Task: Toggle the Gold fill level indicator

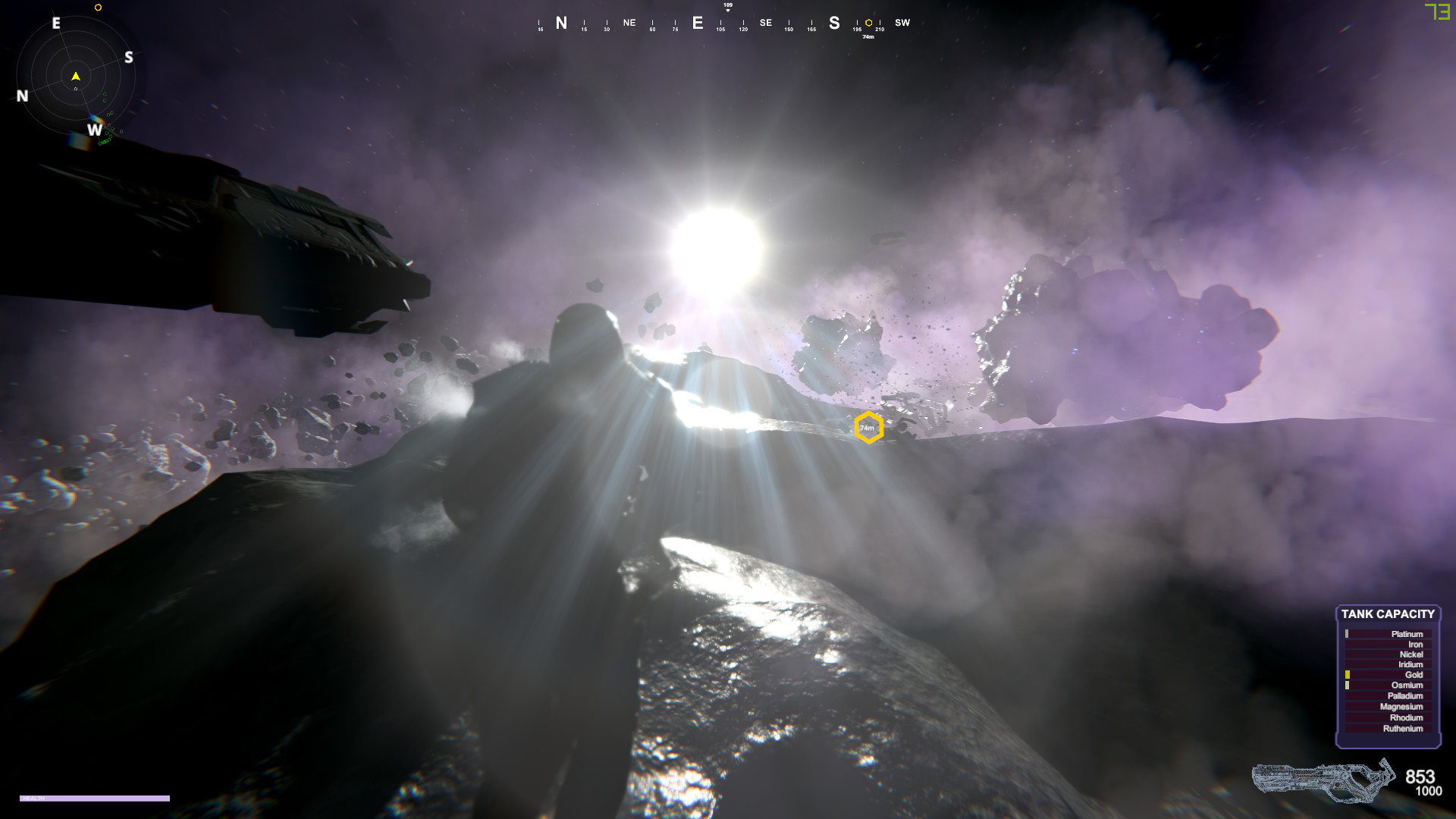Action: [x=1348, y=674]
